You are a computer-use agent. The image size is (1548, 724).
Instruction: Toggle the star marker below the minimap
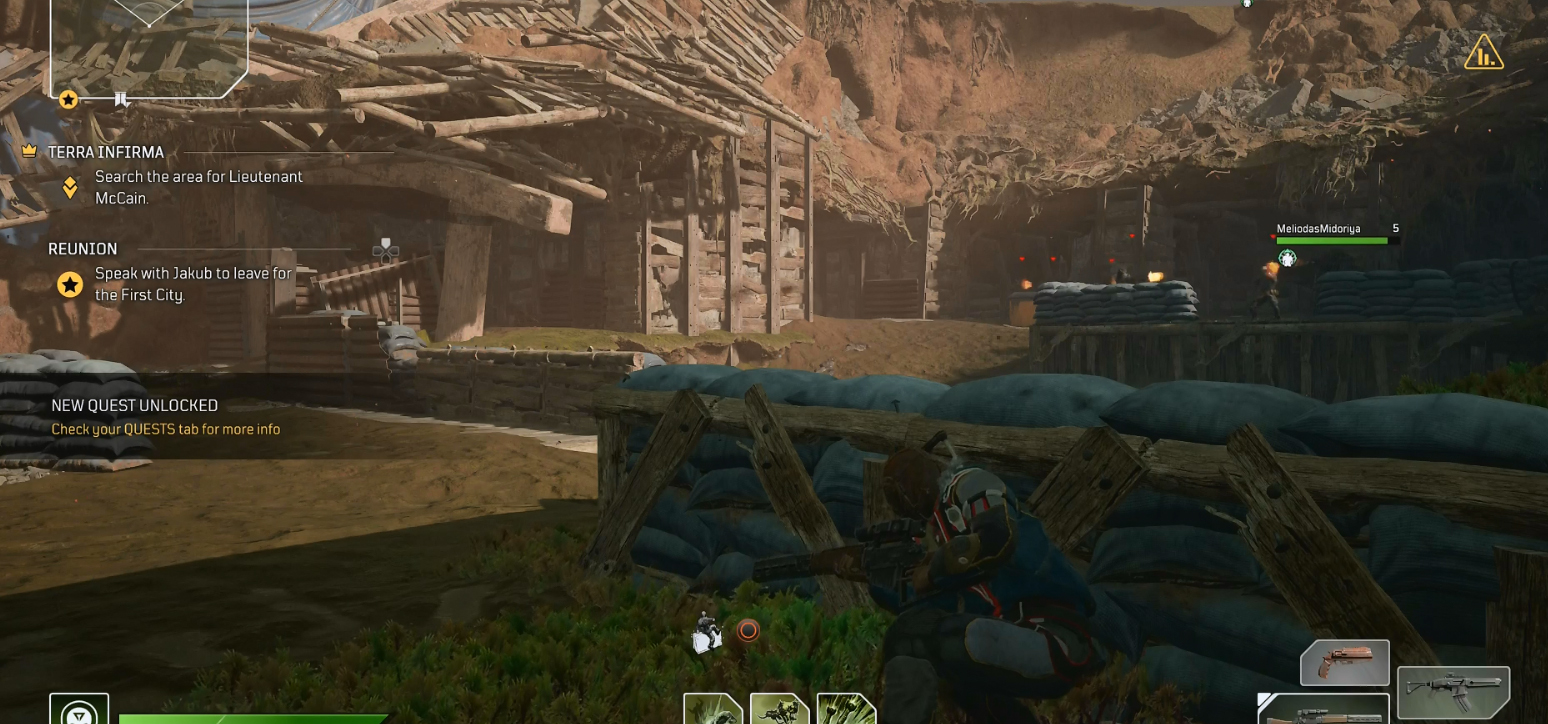point(68,98)
